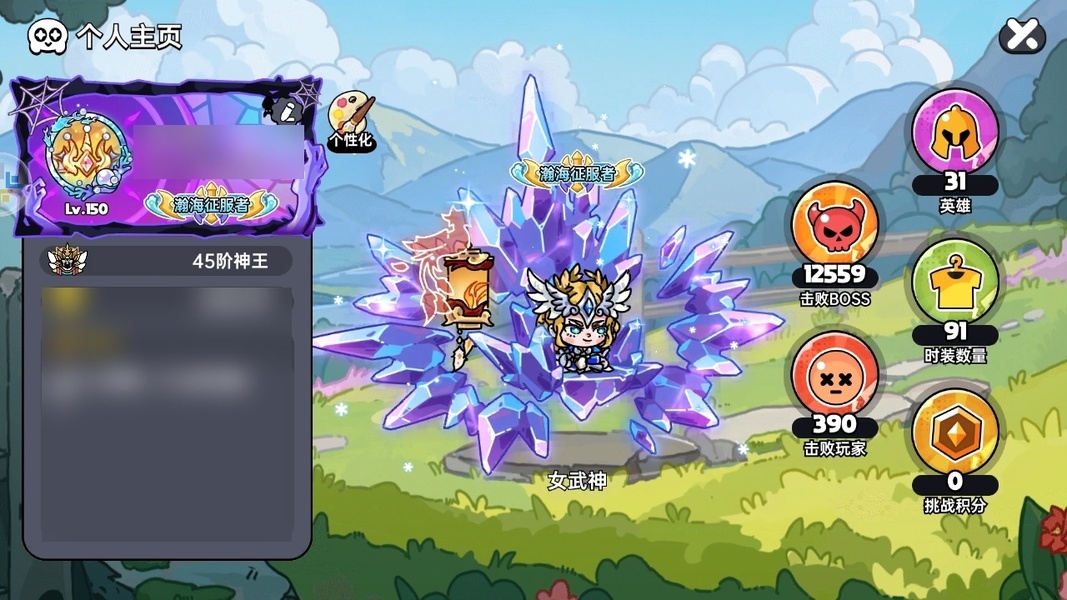Open the 英雄 helmet icon
This screenshot has height=600, width=1067.
954,133
